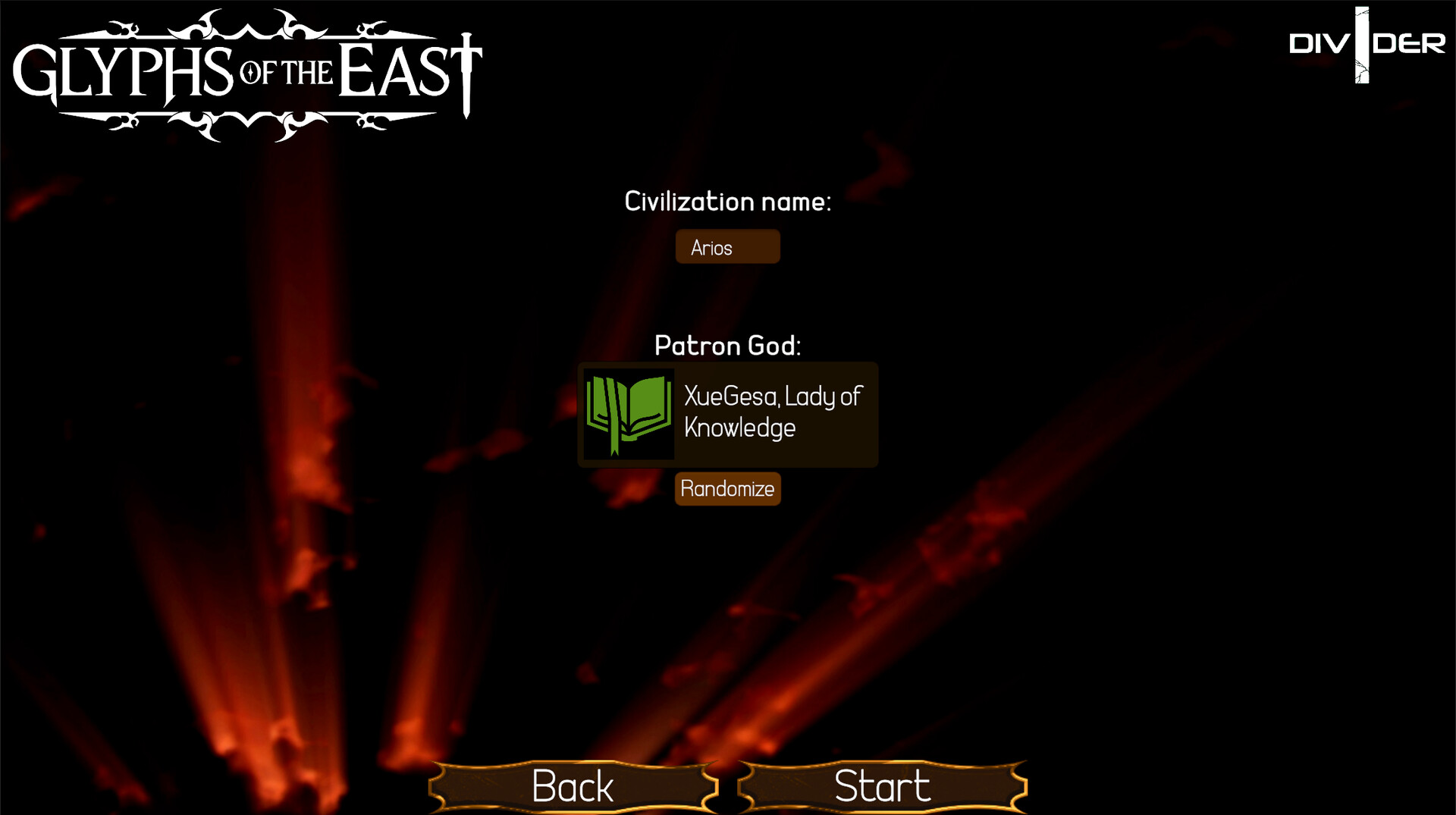1456x815 pixels.
Task: Hit Start to begin the game
Action: coord(882,785)
